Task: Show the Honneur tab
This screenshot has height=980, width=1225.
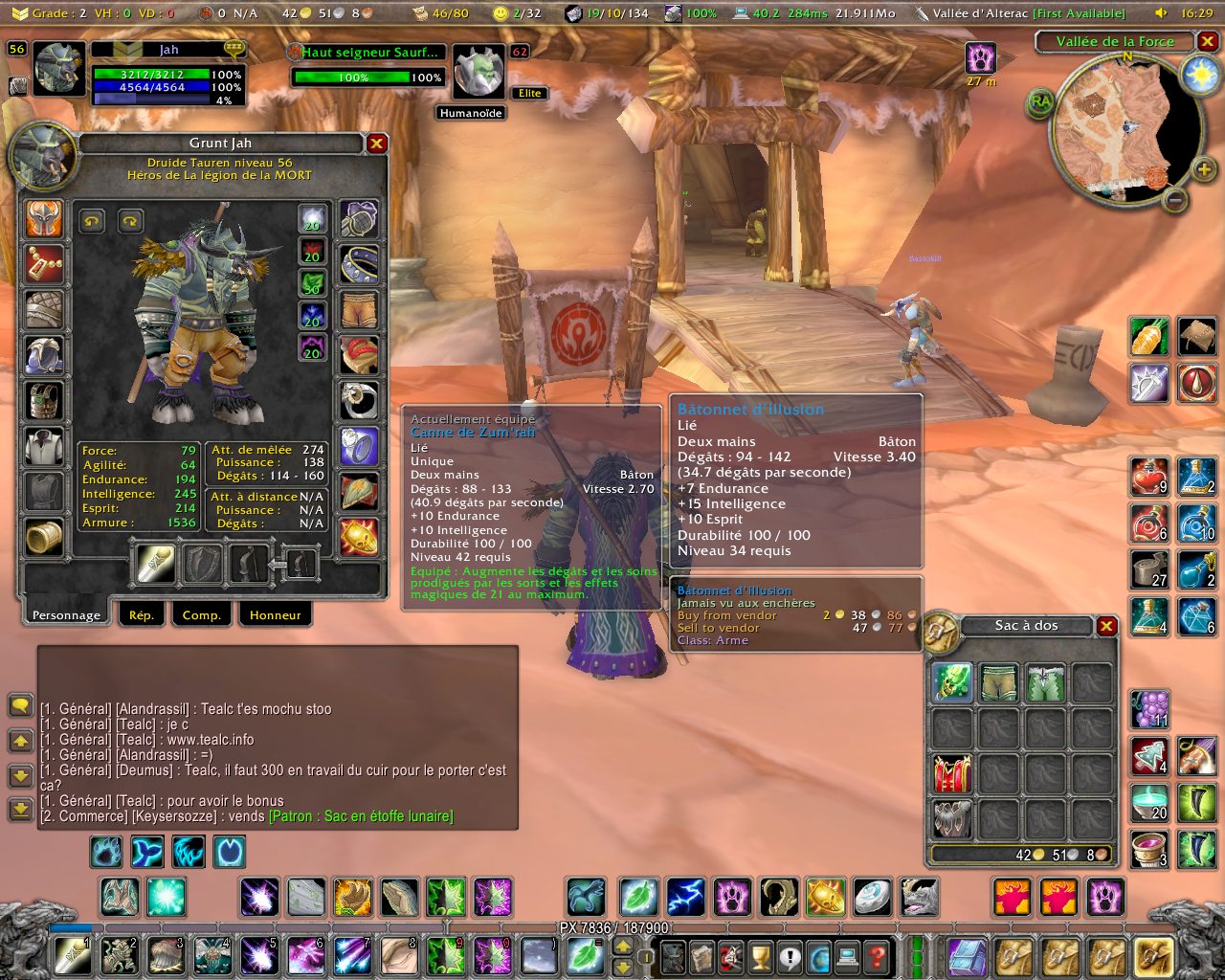Action: pos(275,614)
